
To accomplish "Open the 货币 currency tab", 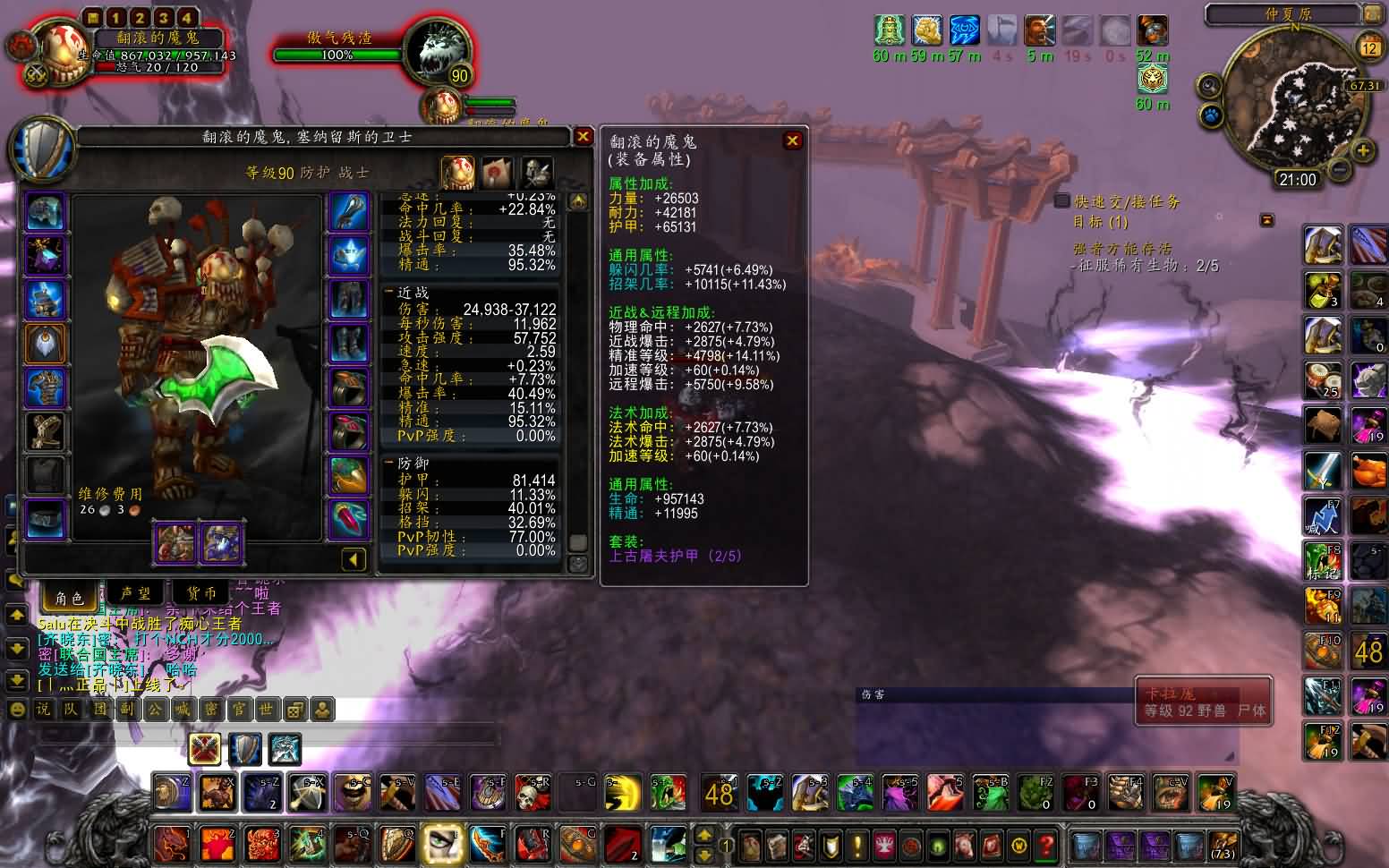I will click(x=201, y=595).
